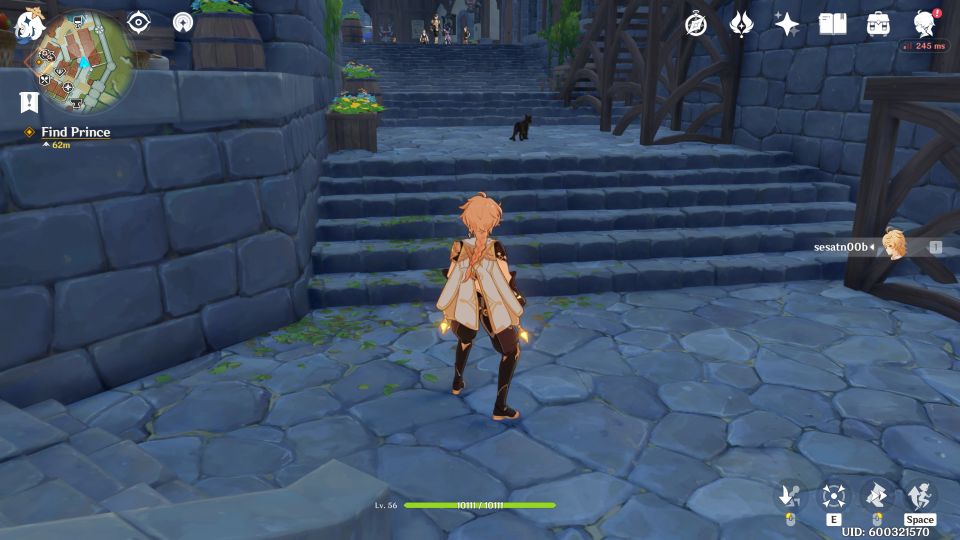Image resolution: width=960 pixels, height=540 pixels.
Task: Activate the dash sprint icon
Action: [x=877, y=495]
